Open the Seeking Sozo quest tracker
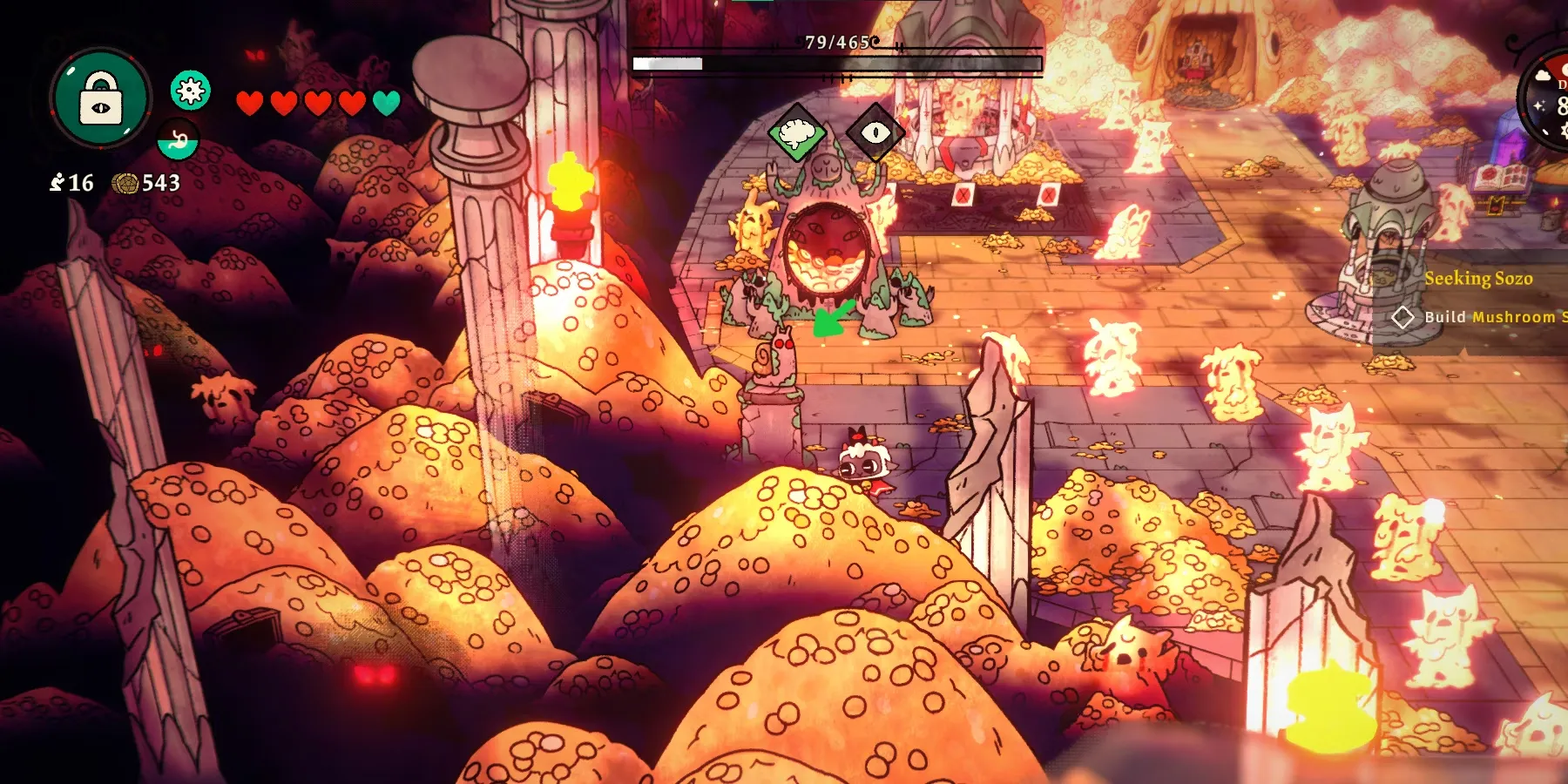This screenshot has height=784, width=1568. click(1478, 279)
